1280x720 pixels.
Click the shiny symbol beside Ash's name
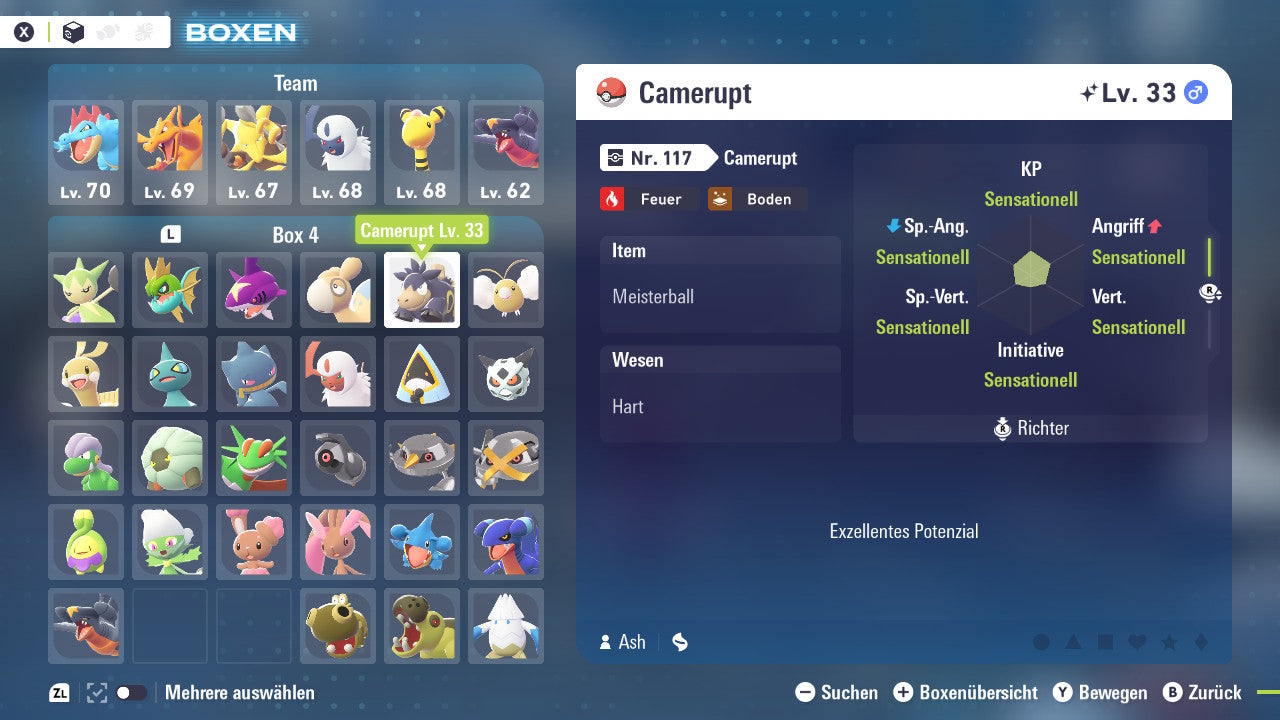click(x=679, y=642)
